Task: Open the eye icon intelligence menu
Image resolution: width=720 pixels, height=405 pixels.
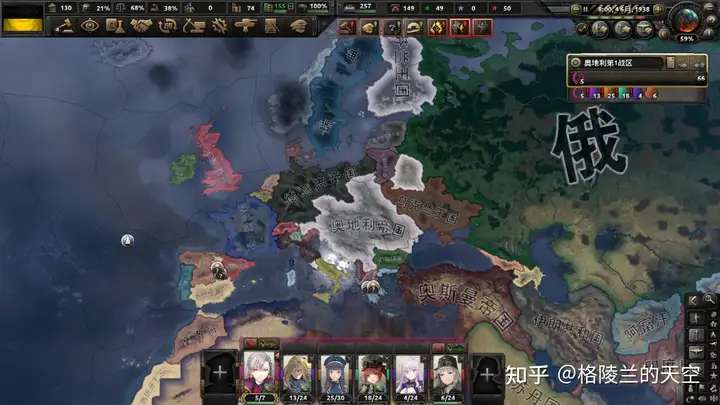Action: point(90,26)
